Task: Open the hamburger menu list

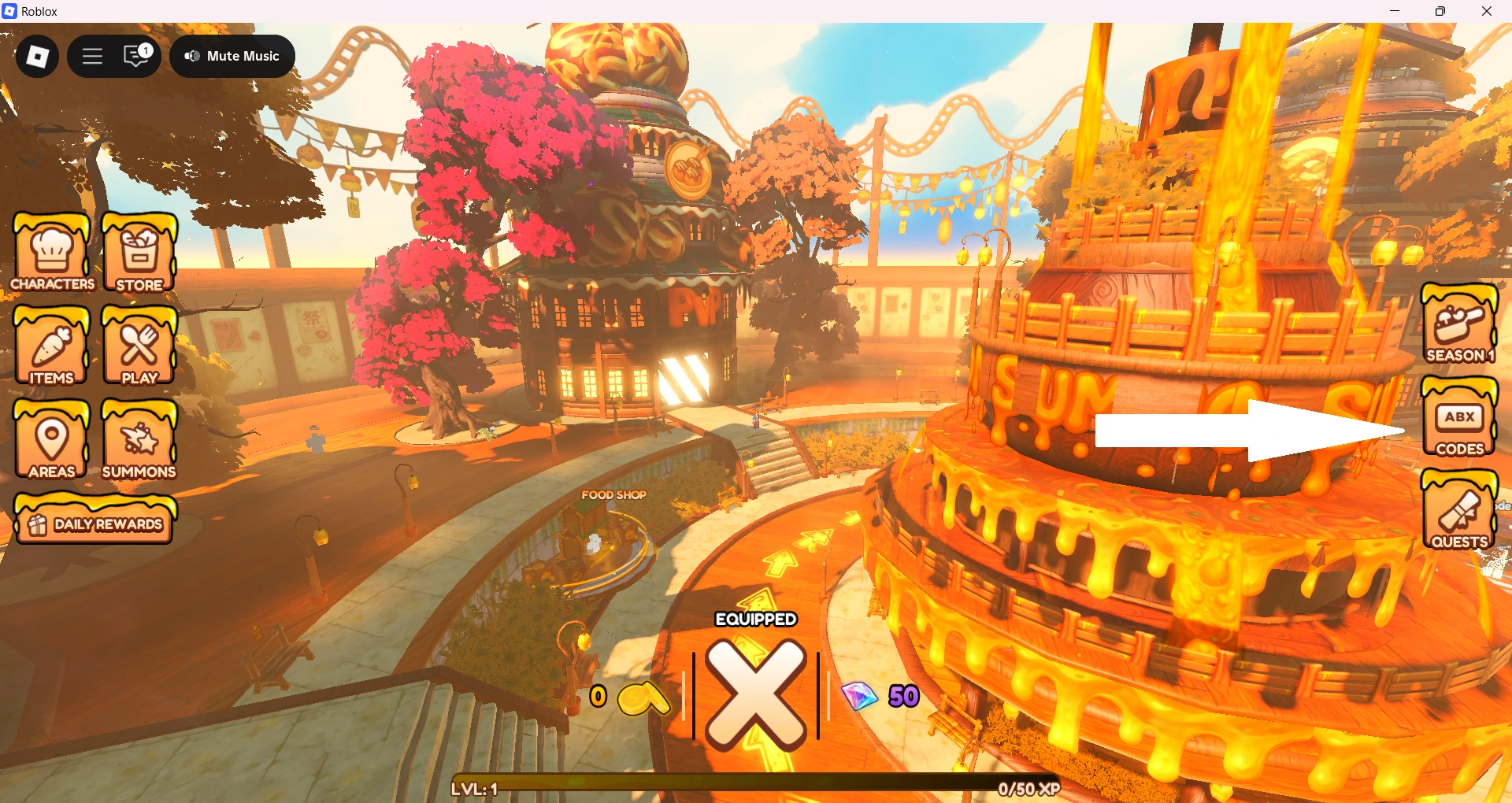Action: click(93, 56)
